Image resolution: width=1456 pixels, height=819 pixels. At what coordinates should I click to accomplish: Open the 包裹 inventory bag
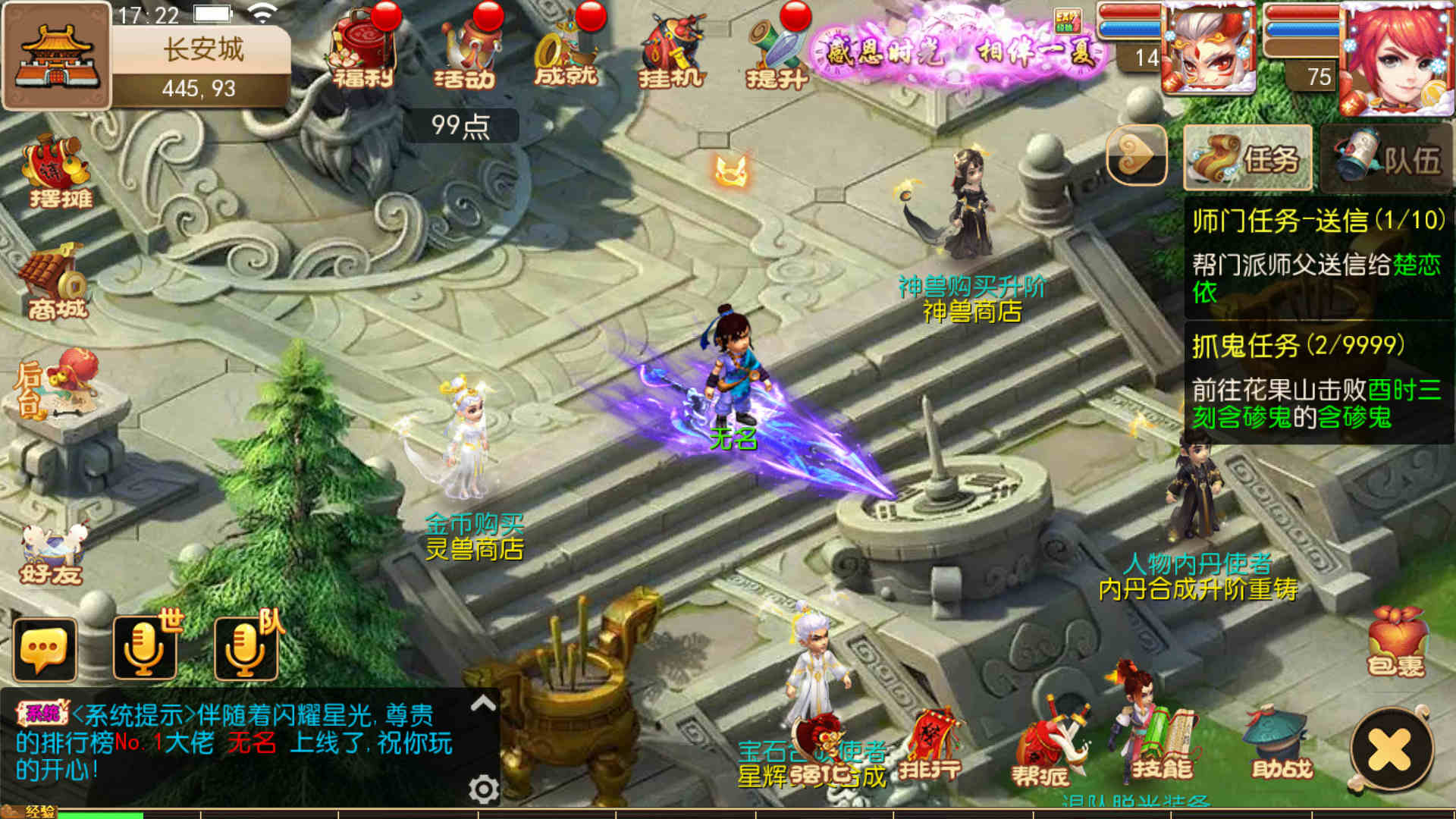[x=1396, y=643]
